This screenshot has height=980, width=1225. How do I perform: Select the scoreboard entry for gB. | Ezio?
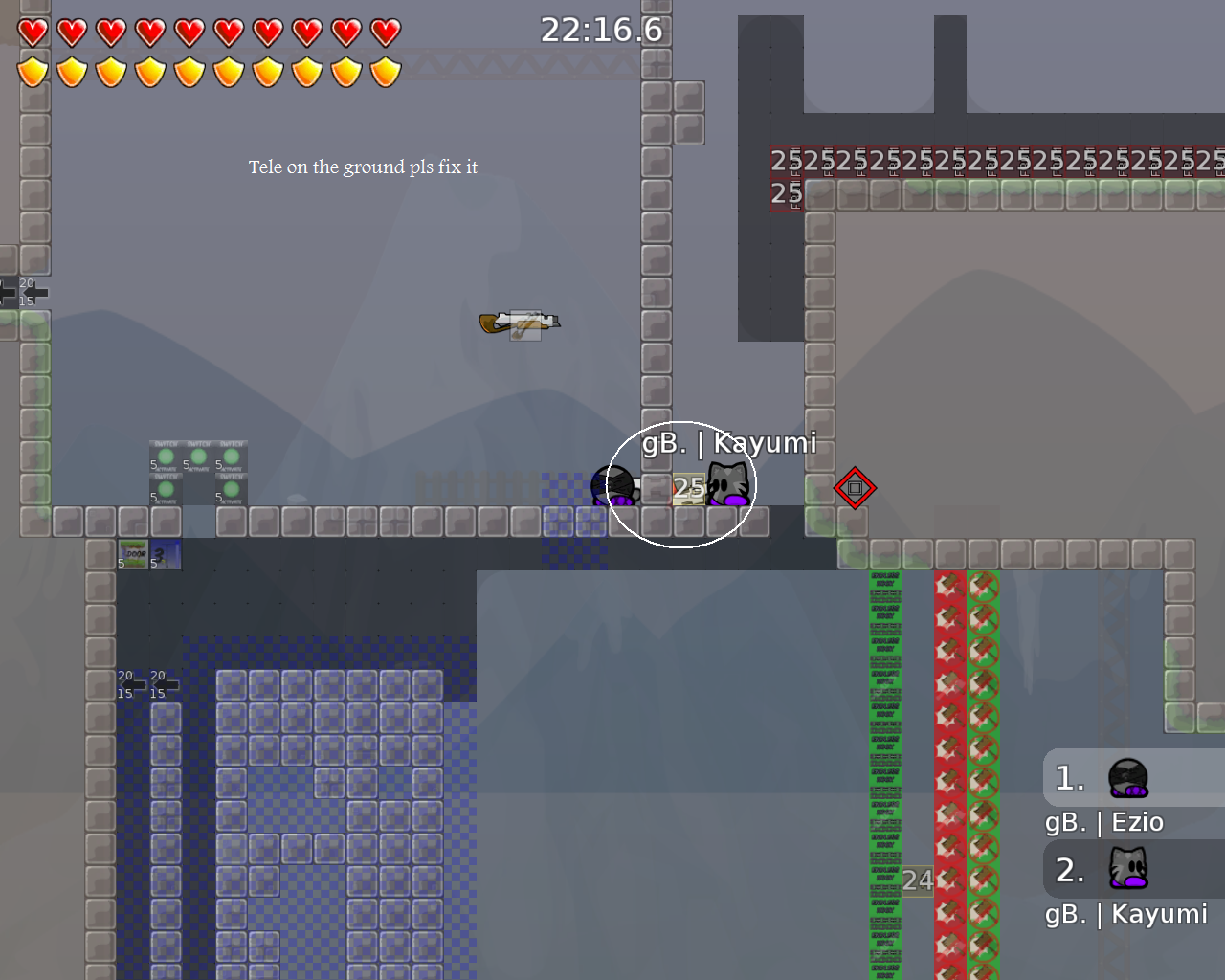coord(1103,822)
